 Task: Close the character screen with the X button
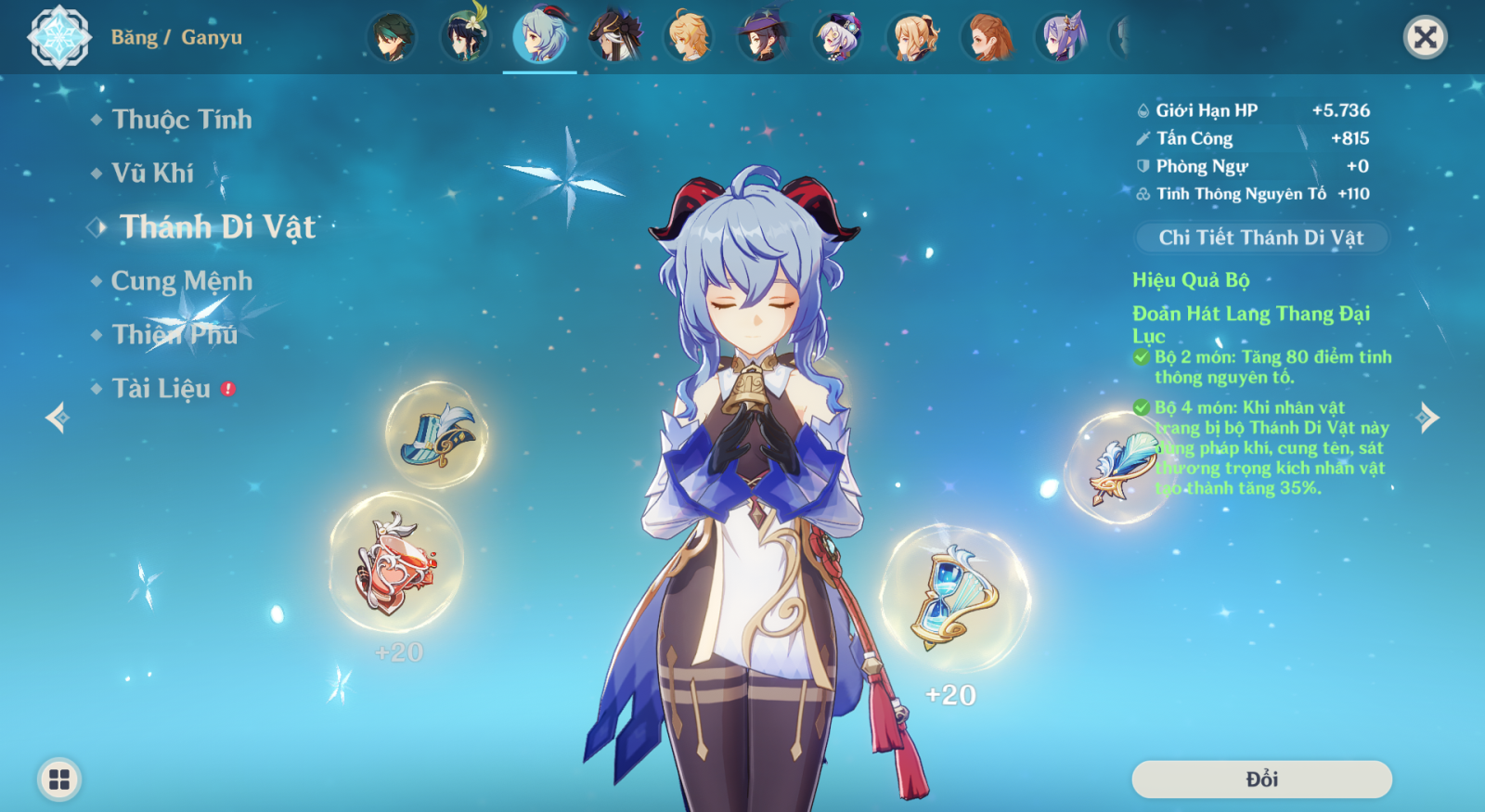[x=1425, y=37]
